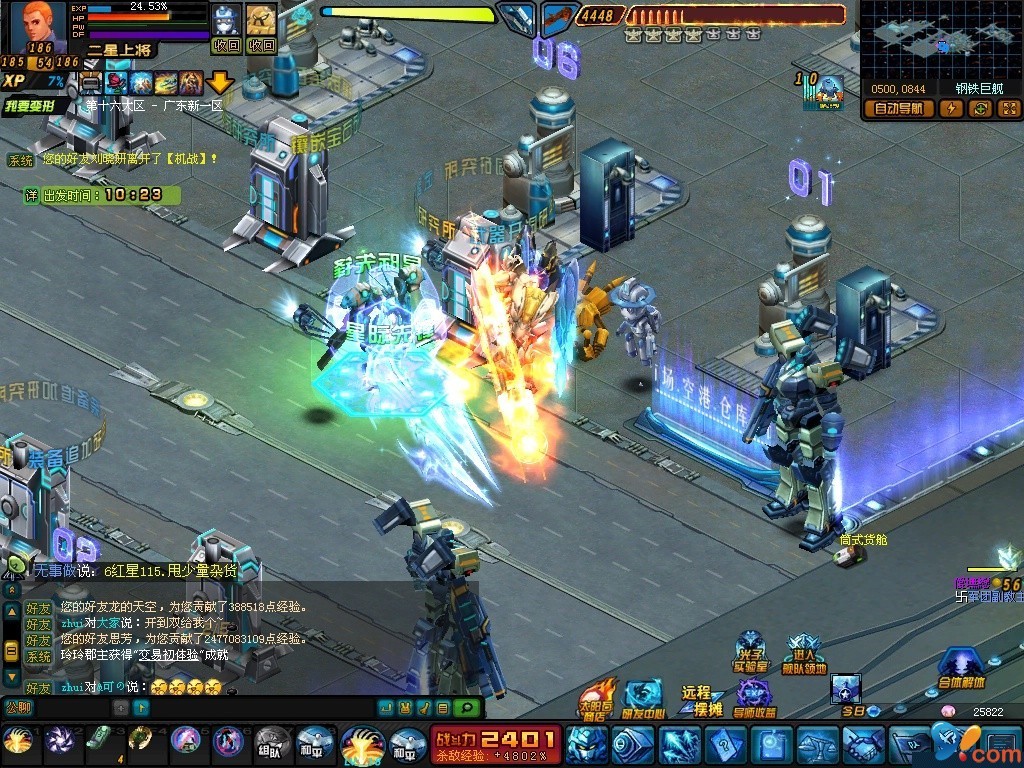Open the 研发中心 research center
The width and height of the screenshot is (1024, 768).
[x=643, y=698]
